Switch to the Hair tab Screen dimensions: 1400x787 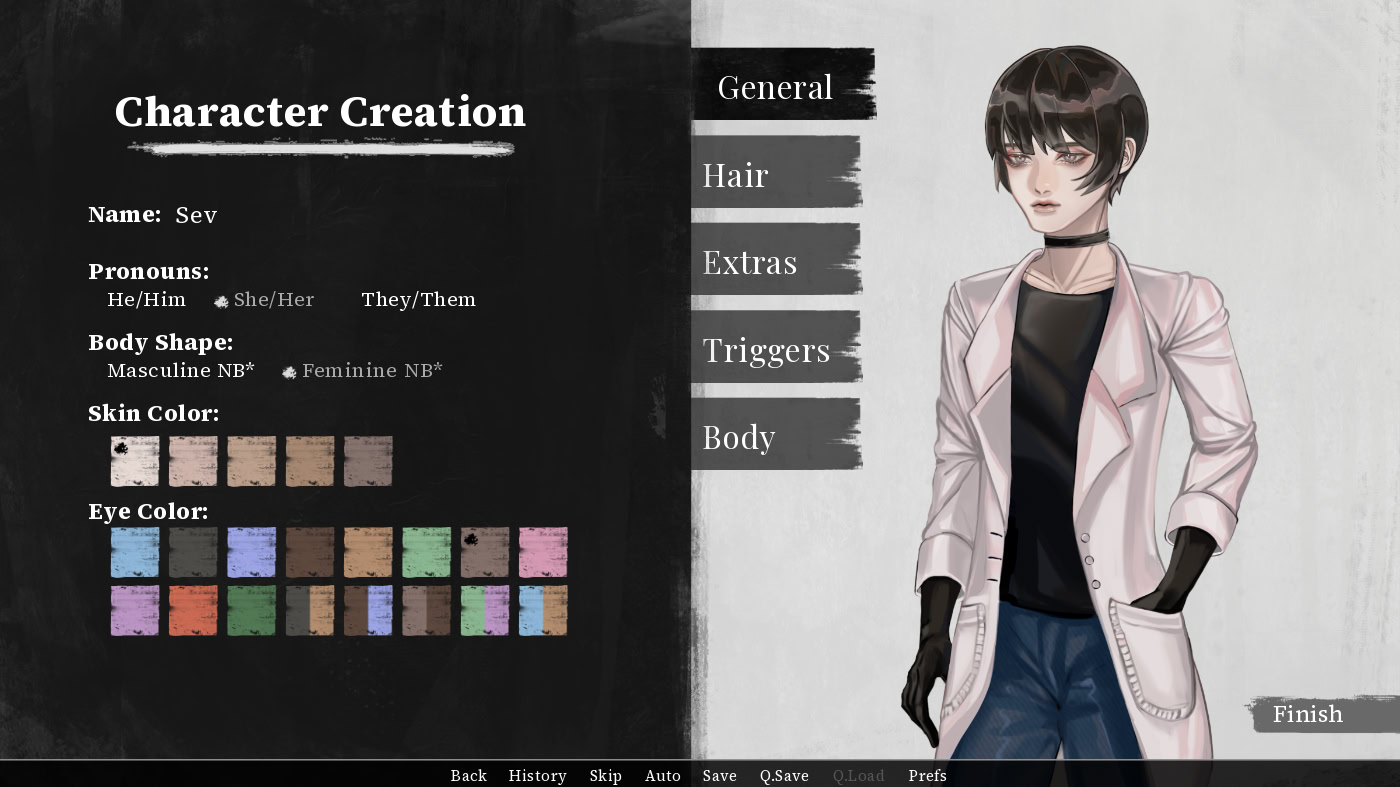736,175
